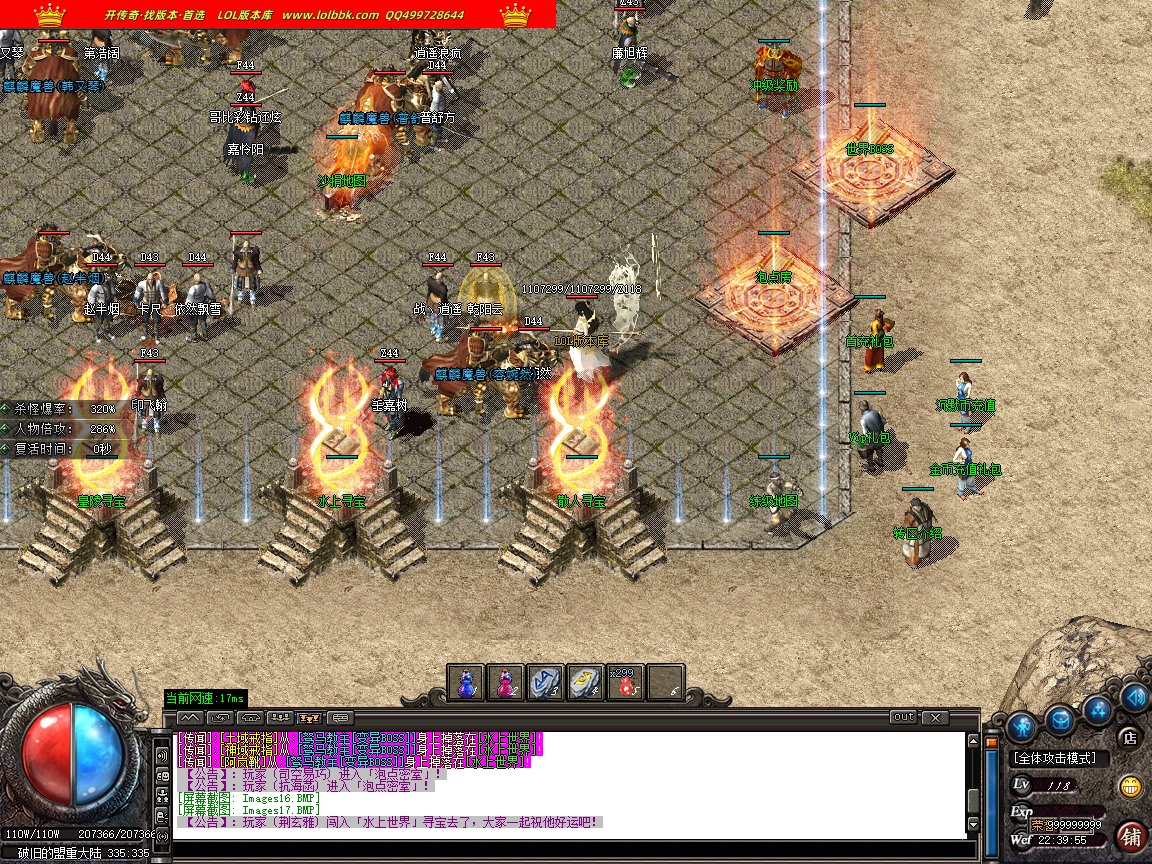
Task: Activate the blue rune stone in slot 3
Action: click(x=545, y=683)
